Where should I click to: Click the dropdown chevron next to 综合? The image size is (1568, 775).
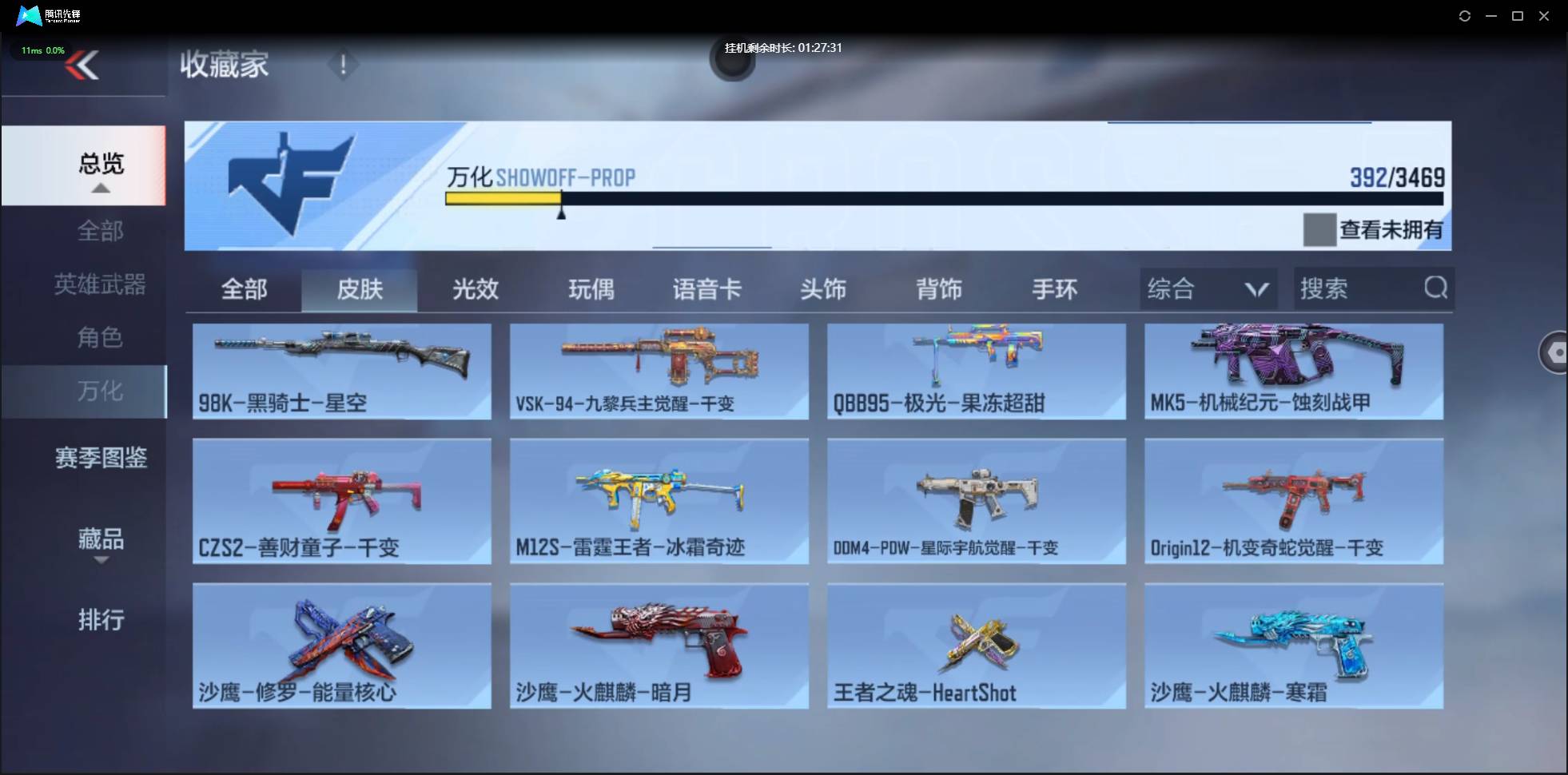[1253, 288]
